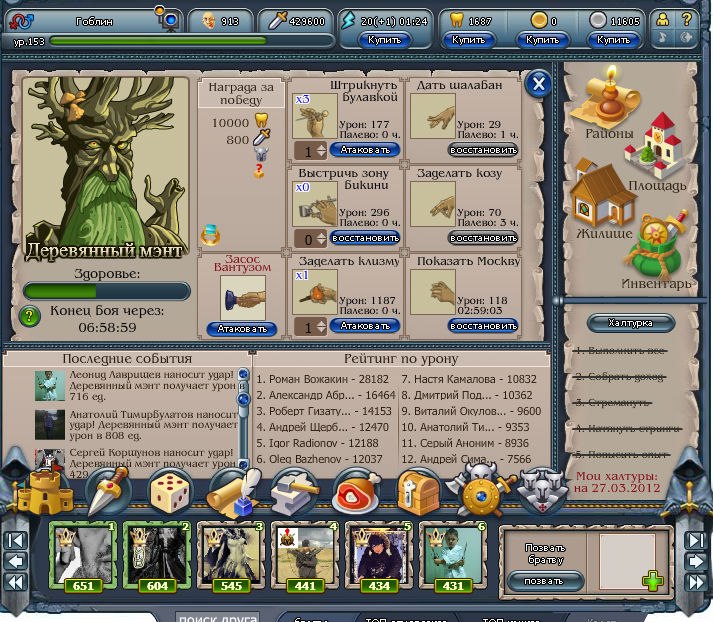Buy more energy with the Купить button

pyautogui.click(x=385, y=40)
